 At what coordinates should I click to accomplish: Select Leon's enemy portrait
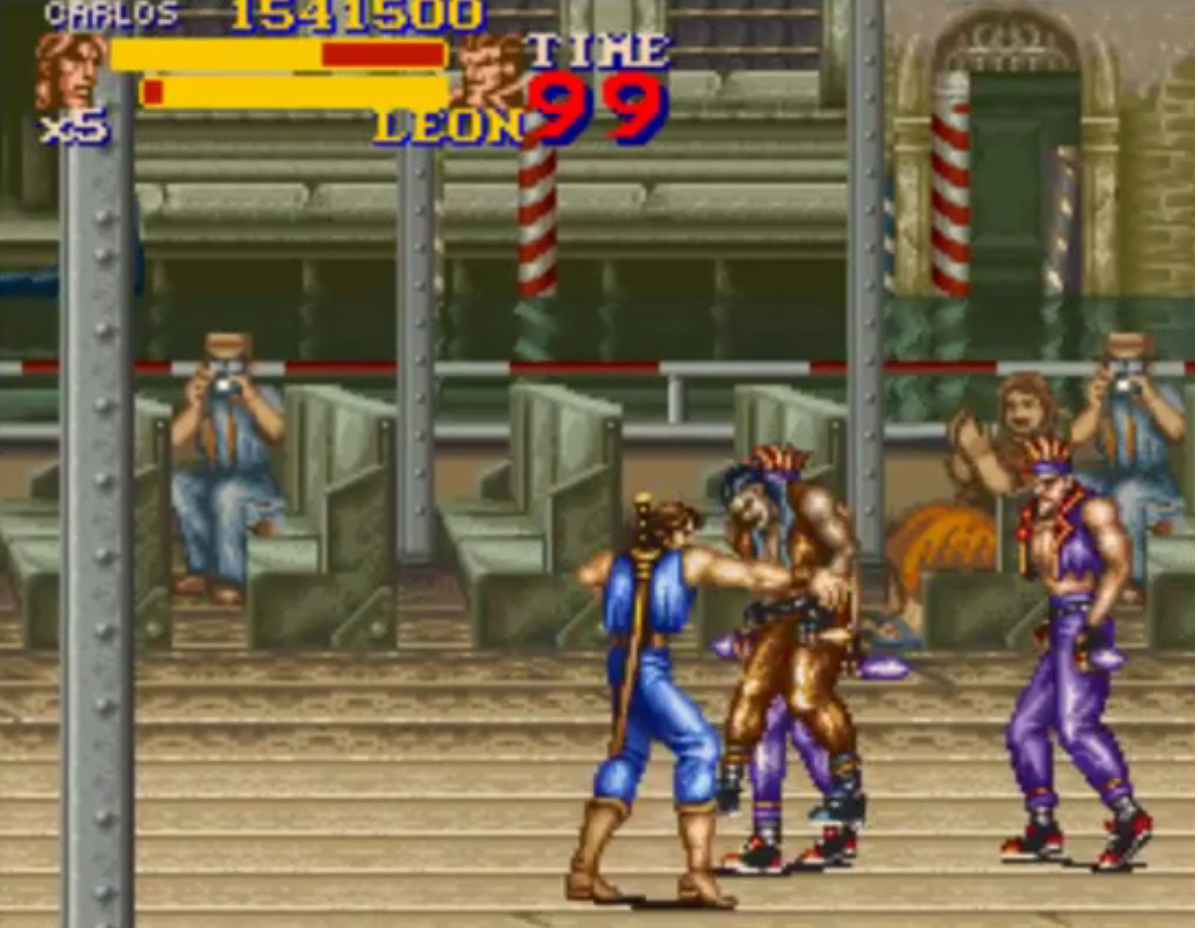(489, 70)
